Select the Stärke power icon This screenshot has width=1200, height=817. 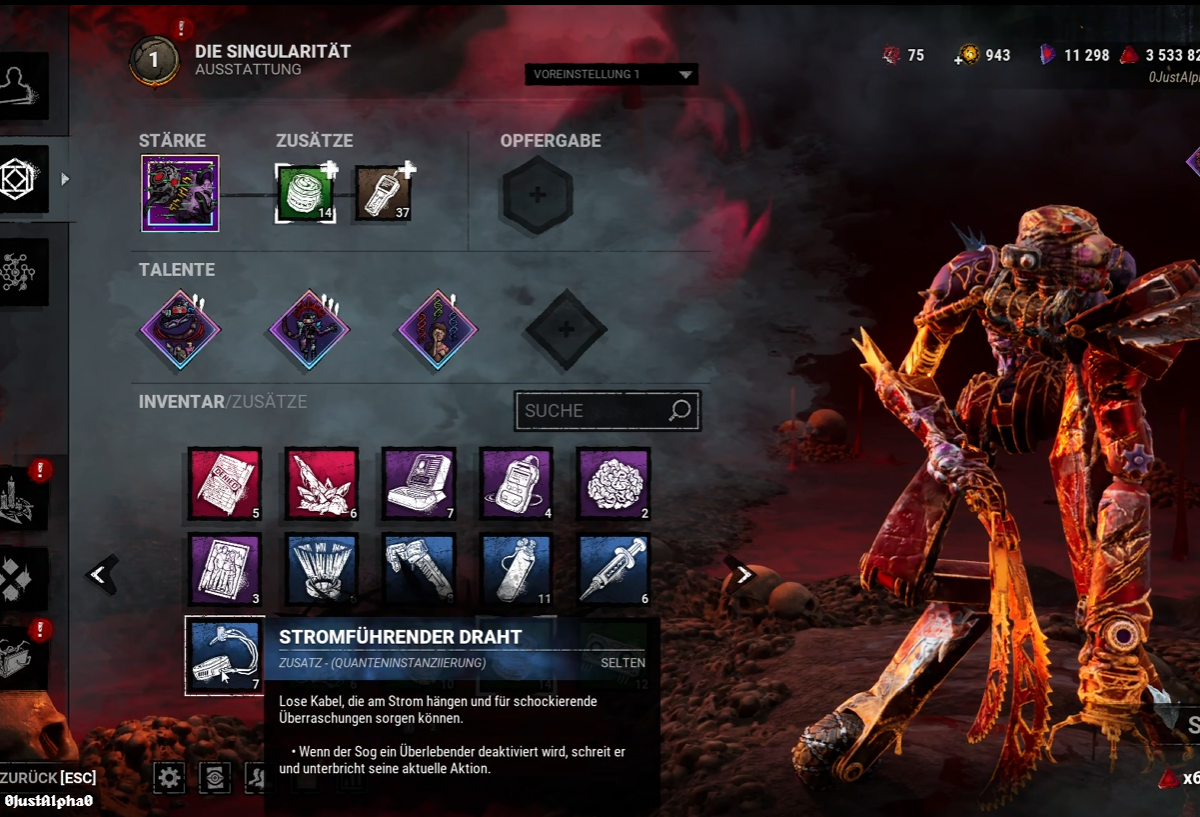[180, 193]
